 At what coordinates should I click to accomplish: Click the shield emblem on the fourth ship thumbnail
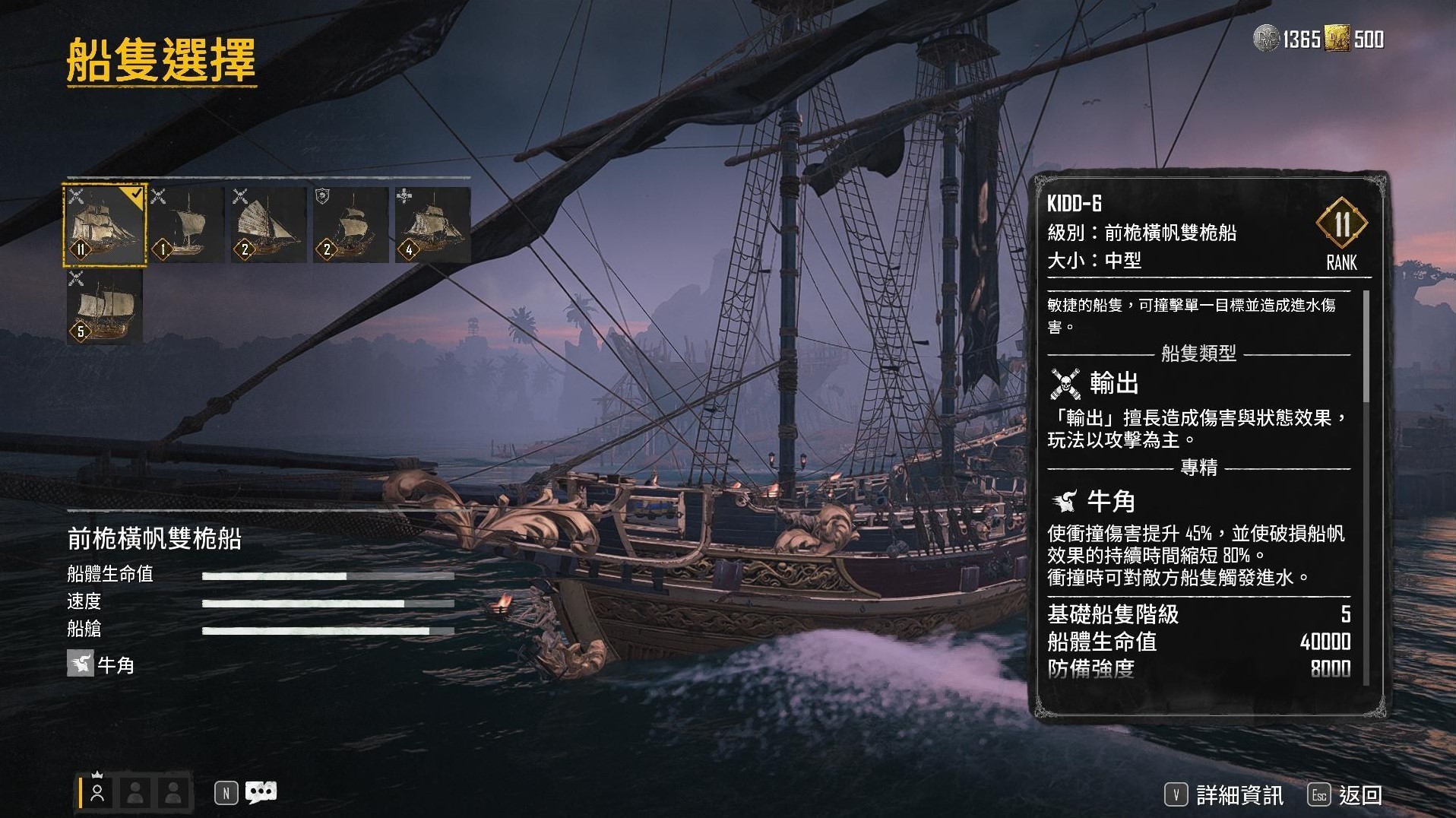pyautogui.click(x=321, y=196)
